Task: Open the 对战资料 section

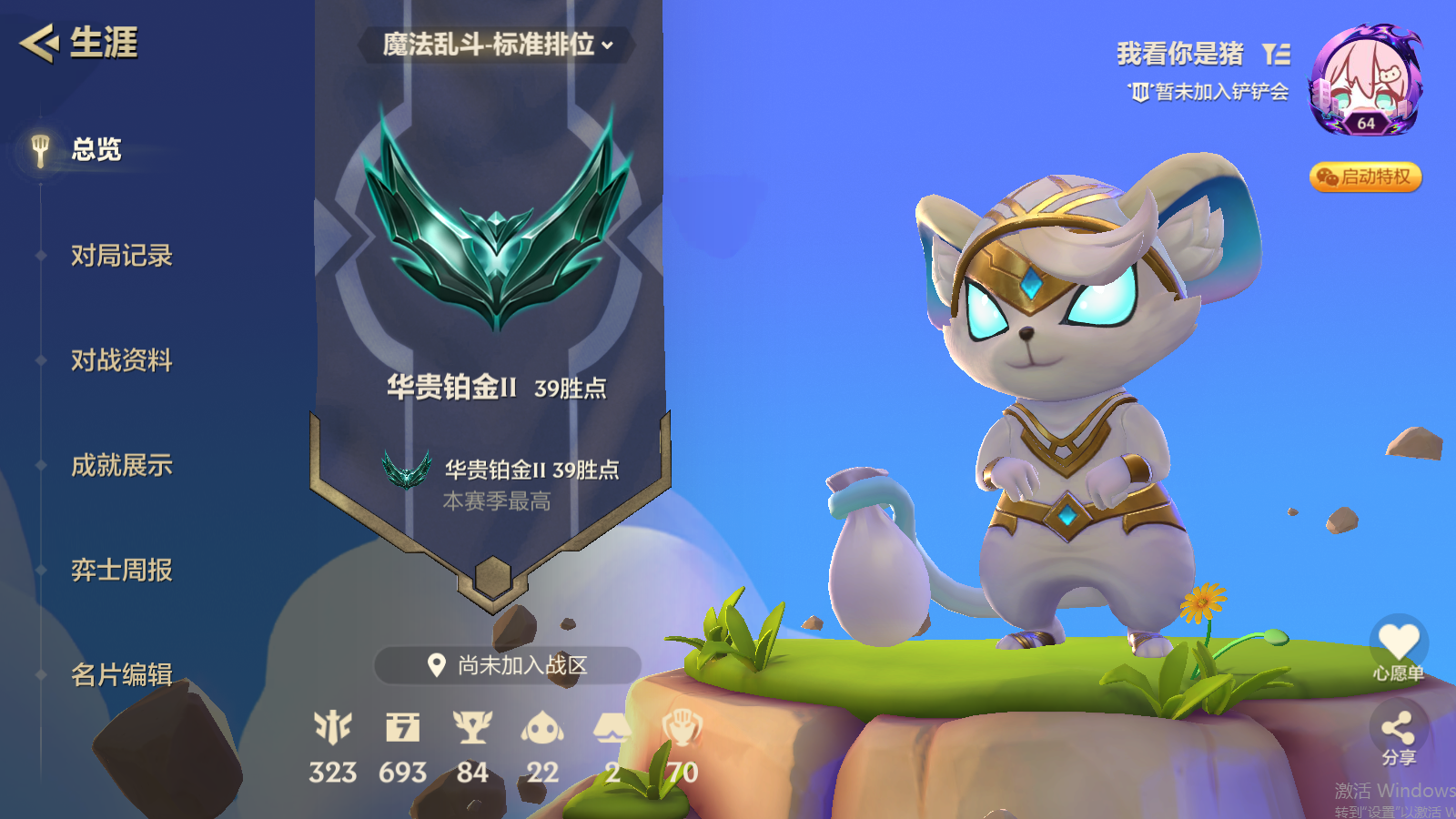Action: pos(122,360)
